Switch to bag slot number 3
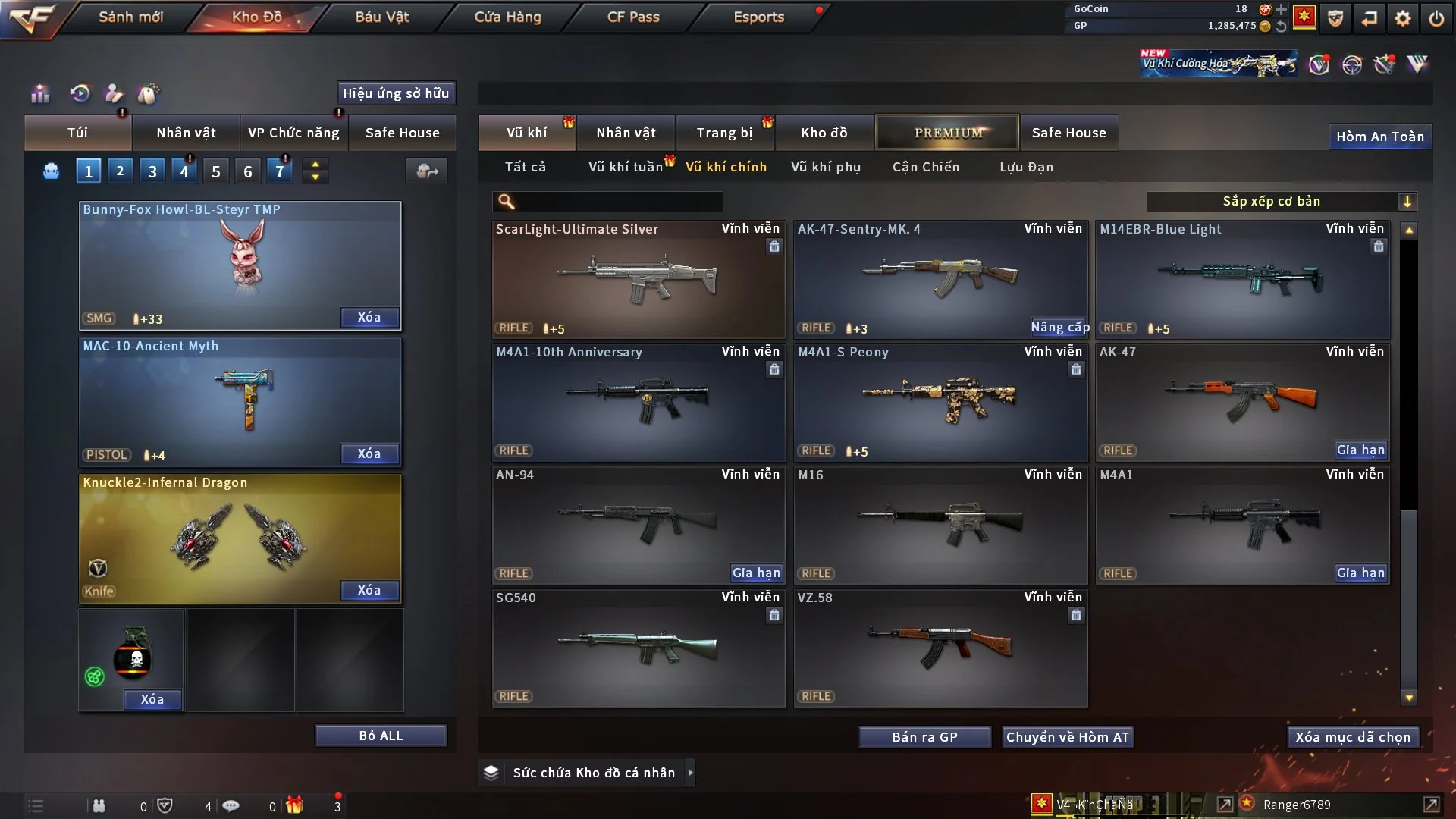The width and height of the screenshot is (1456, 819). [x=152, y=171]
